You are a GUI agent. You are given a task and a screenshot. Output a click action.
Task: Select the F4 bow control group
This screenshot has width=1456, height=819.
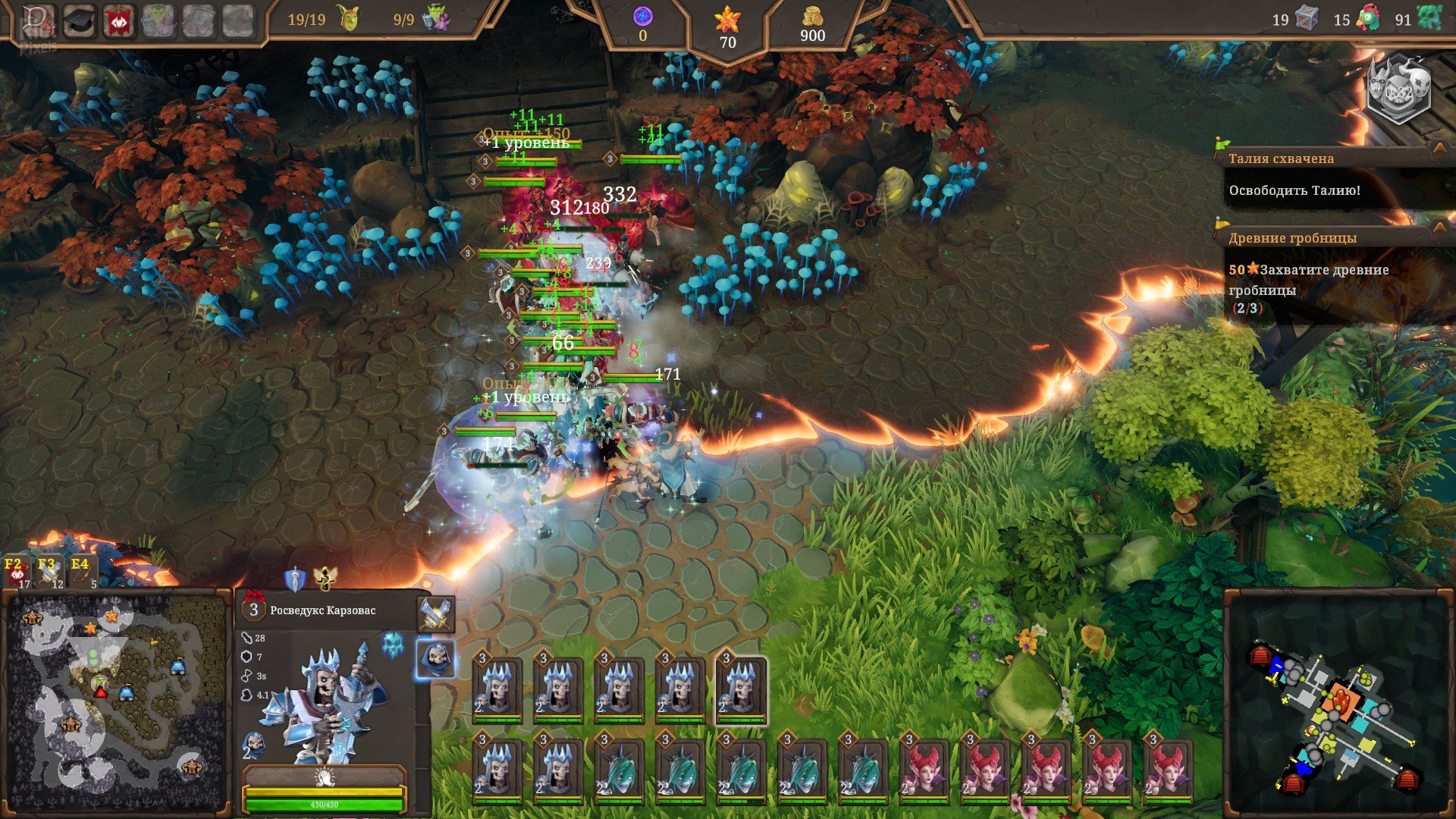click(x=82, y=573)
